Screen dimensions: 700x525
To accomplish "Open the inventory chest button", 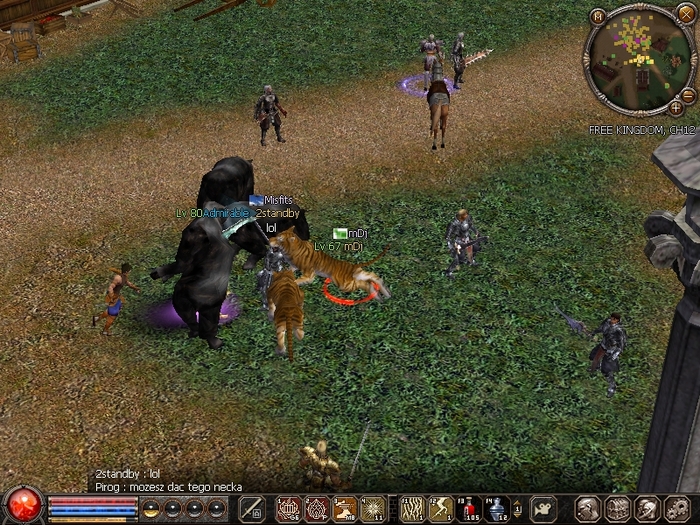I will [x=618, y=508].
